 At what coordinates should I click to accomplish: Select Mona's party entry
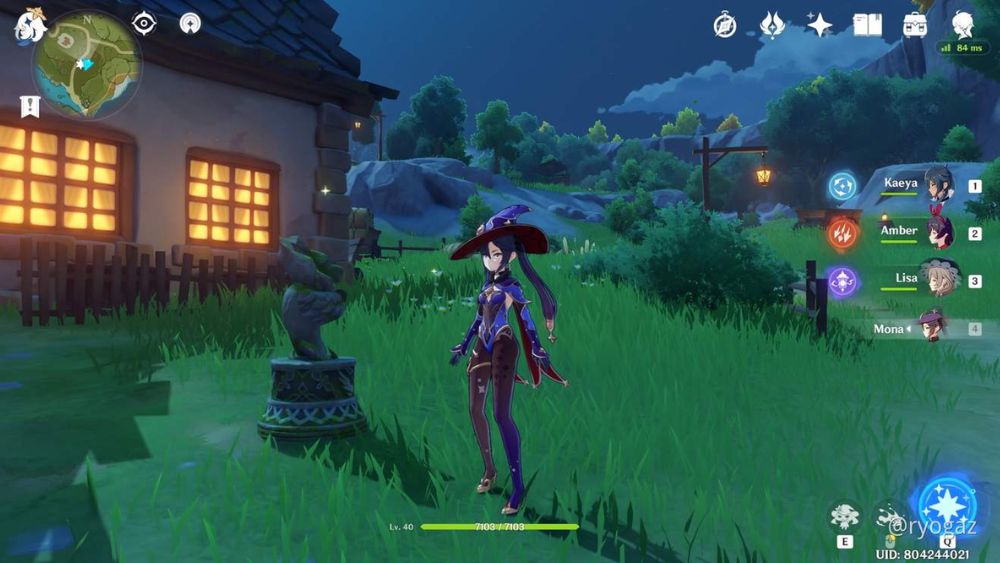click(931, 328)
